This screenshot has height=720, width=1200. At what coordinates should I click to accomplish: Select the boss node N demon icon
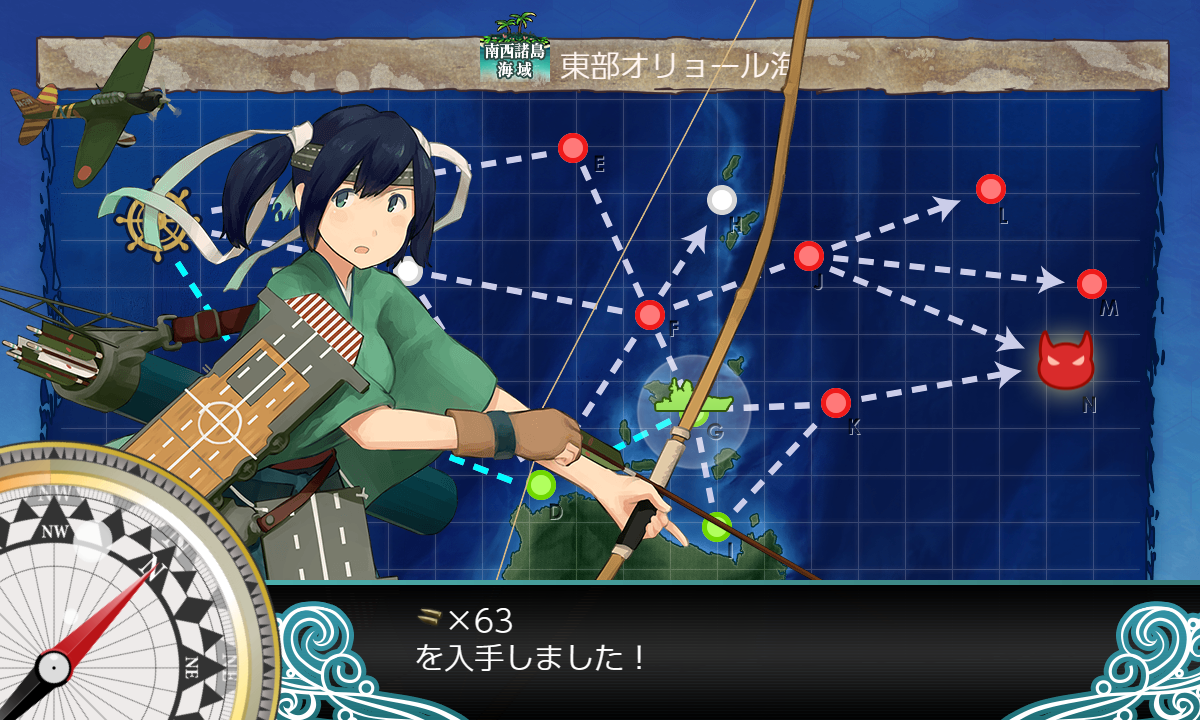1066,362
